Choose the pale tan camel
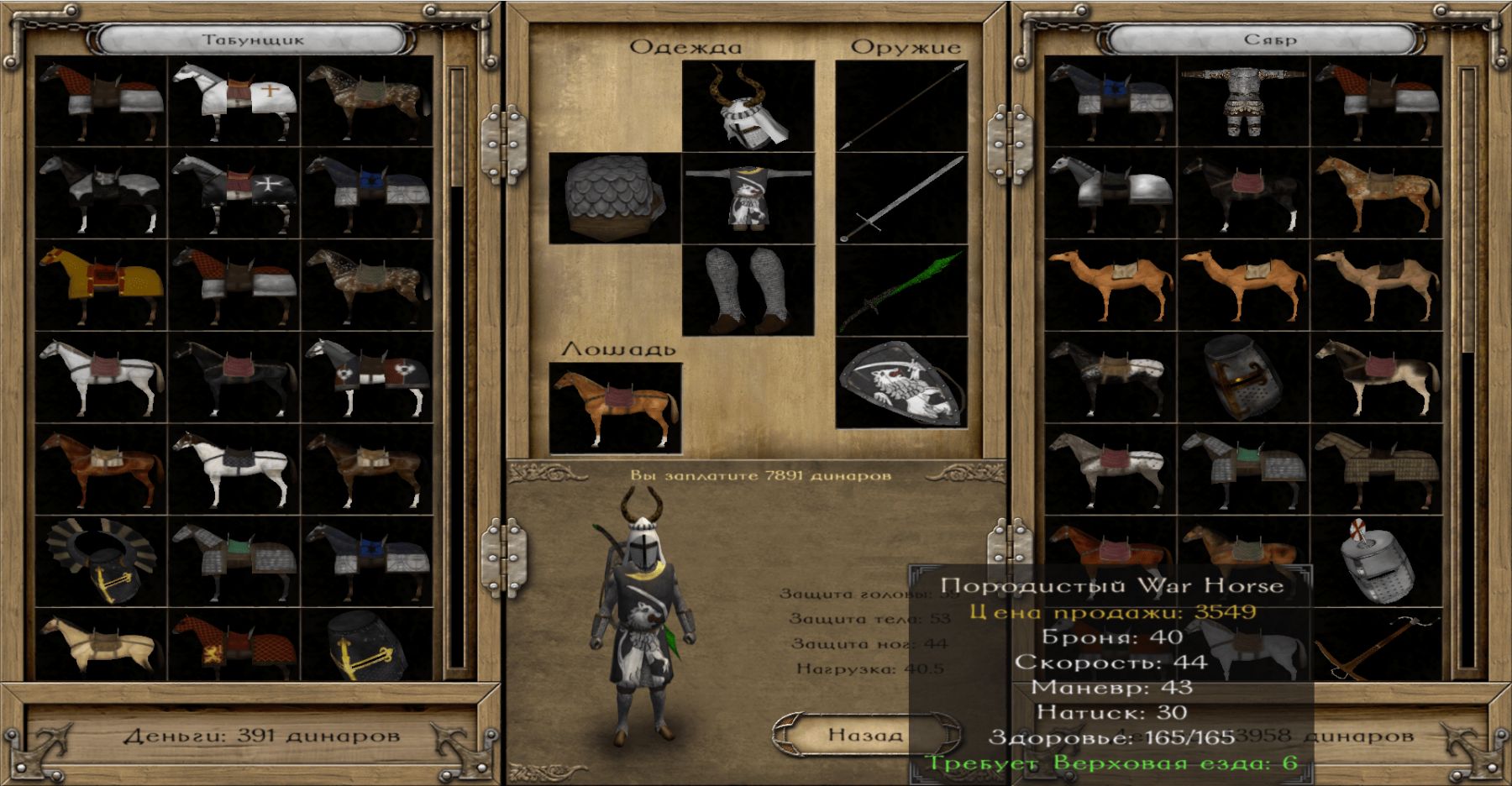This screenshot has width=1512, height=786. pos(1377,286)
